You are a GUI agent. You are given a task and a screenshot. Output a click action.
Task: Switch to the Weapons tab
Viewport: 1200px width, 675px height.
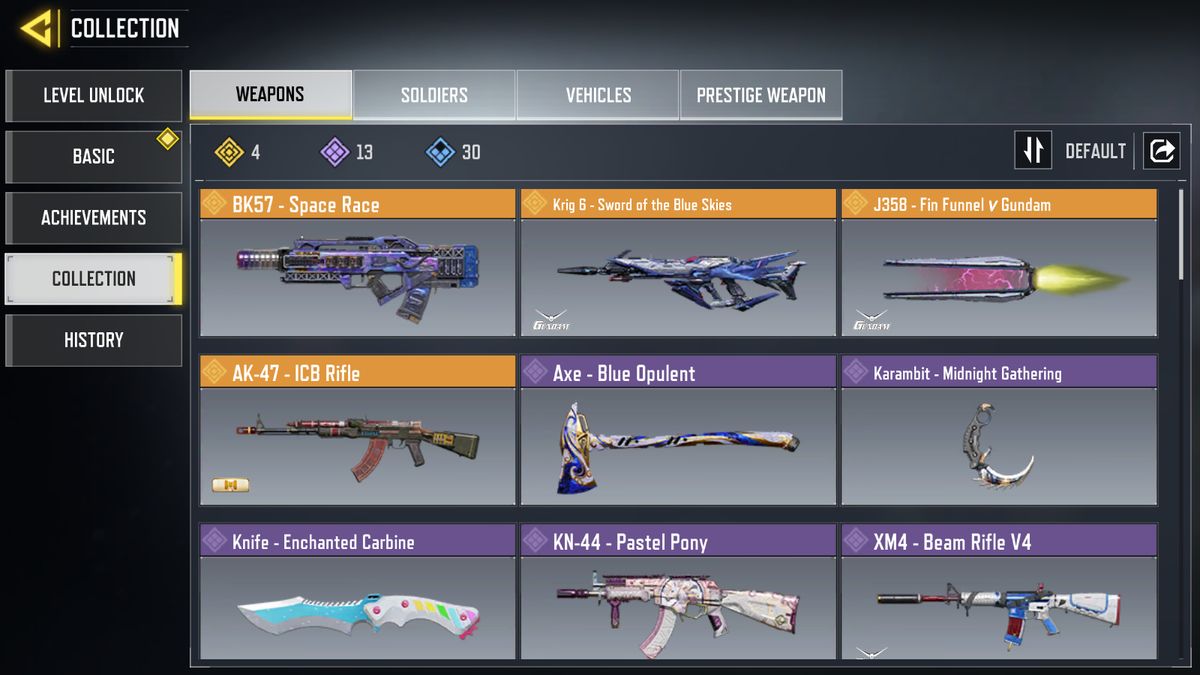270,95
